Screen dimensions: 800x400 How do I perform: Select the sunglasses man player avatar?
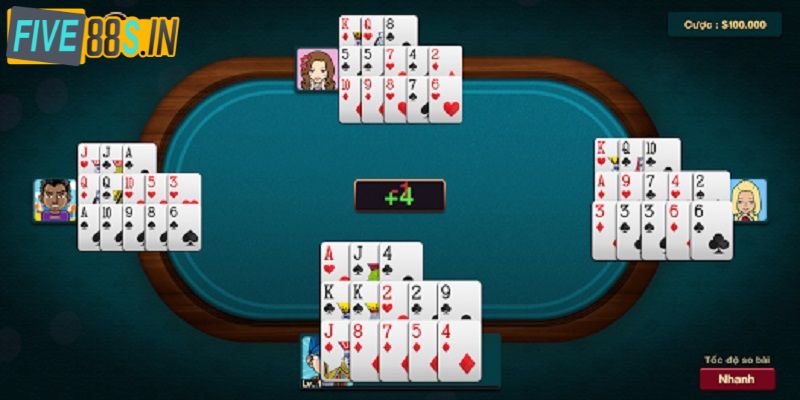[55, 200]
